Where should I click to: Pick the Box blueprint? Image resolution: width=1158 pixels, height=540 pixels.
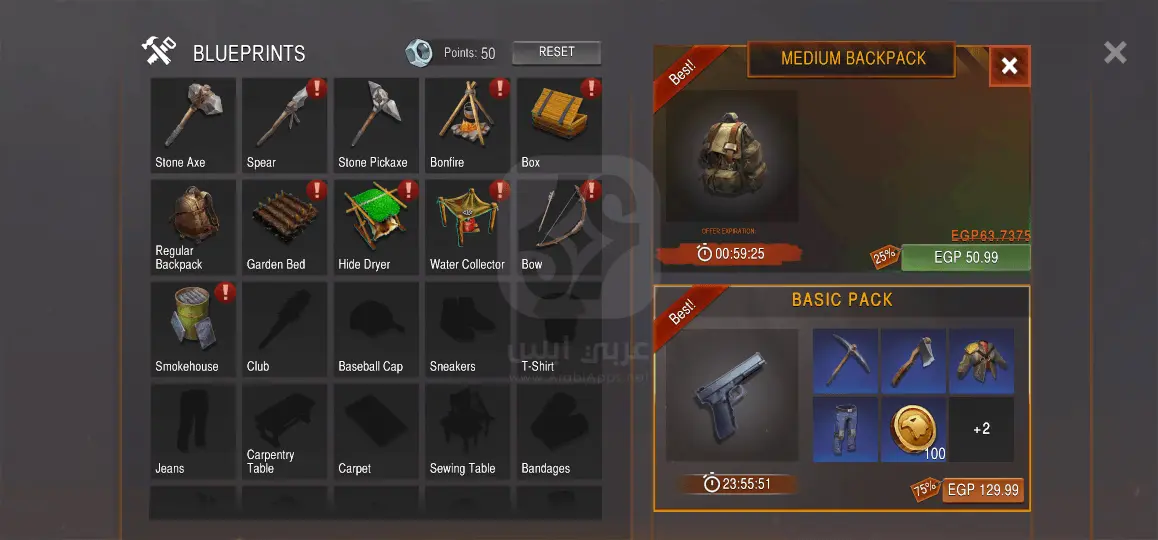point(559,125)
